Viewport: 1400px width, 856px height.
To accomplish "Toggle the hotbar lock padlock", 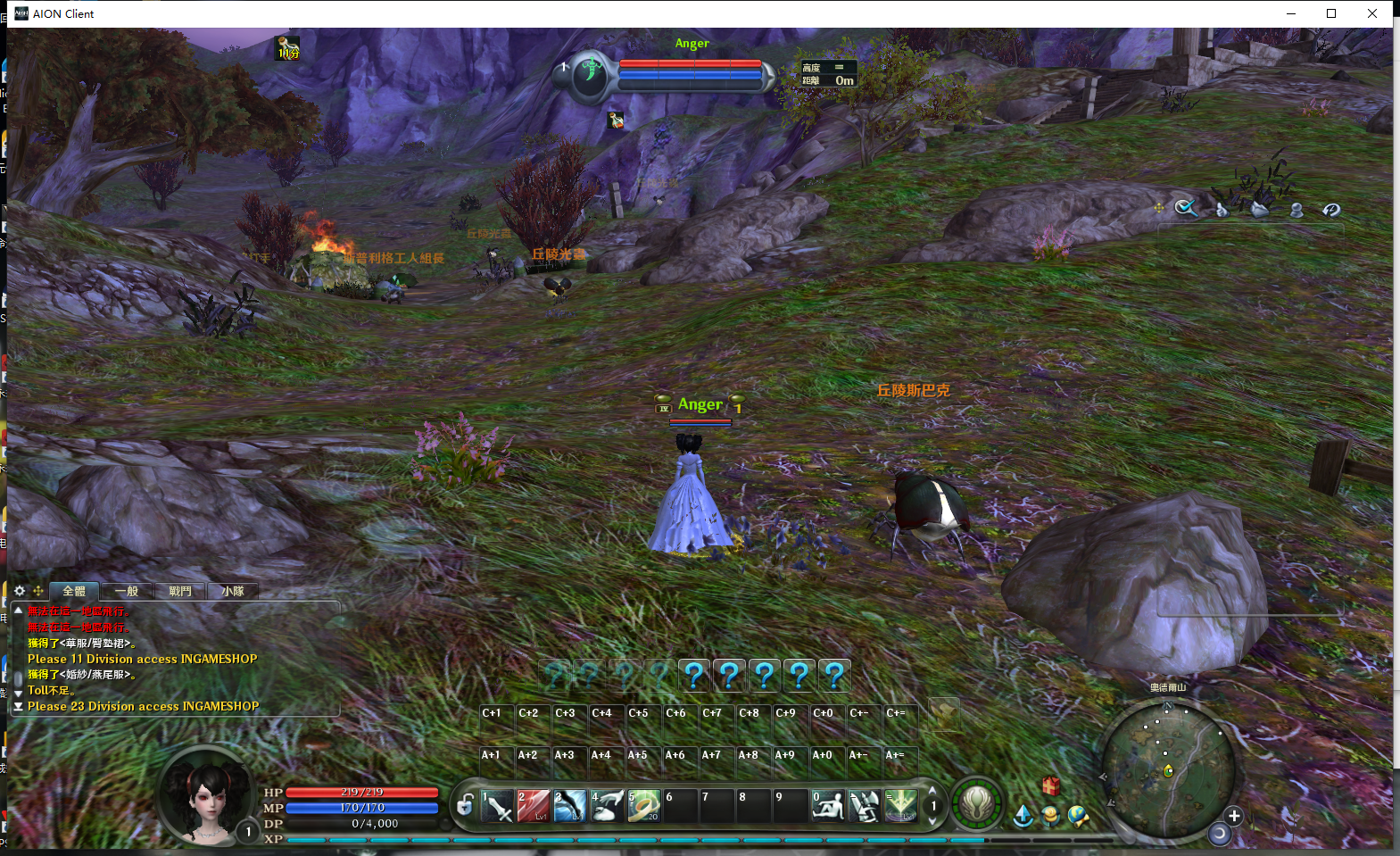I will [465, 806].
